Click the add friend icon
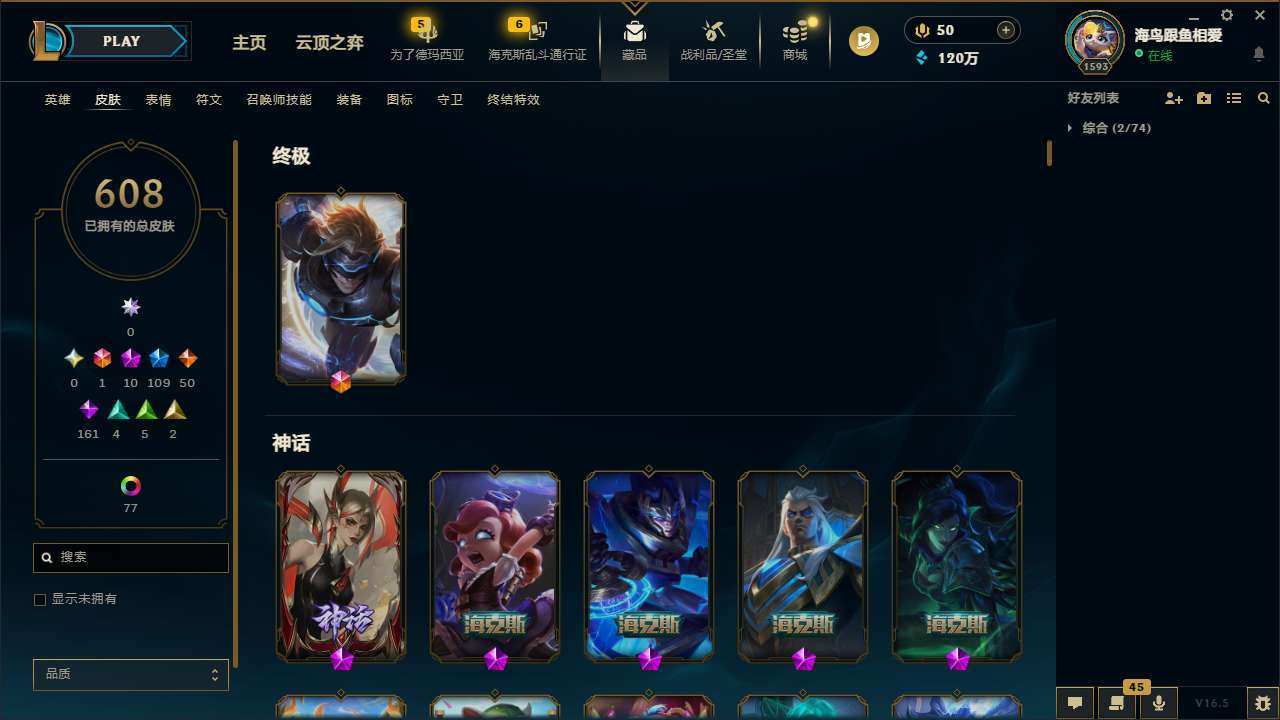1280x720 pixels. [1175, 98]
